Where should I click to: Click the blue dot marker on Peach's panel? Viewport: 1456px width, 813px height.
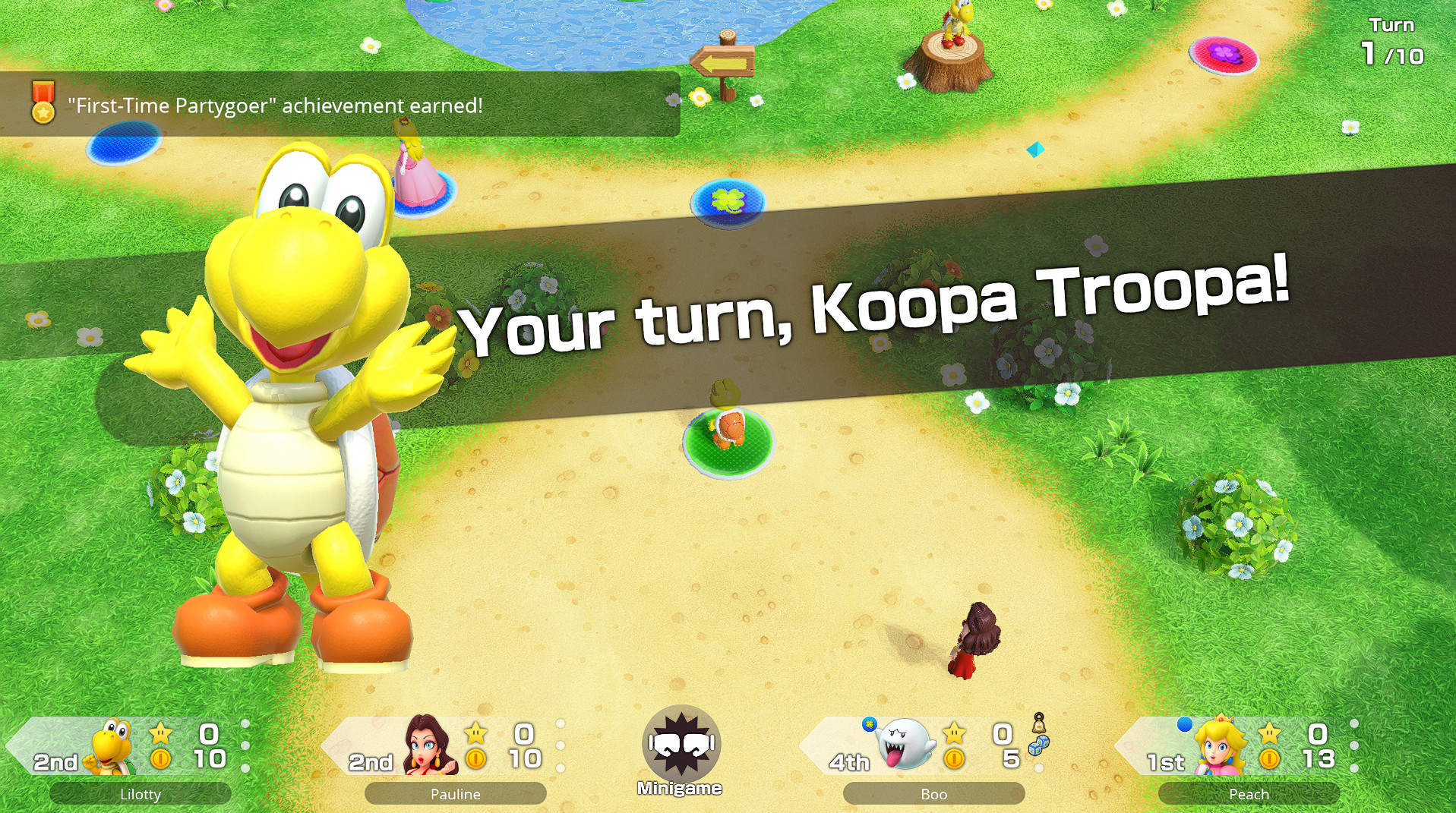click(x=1186, y=725)
